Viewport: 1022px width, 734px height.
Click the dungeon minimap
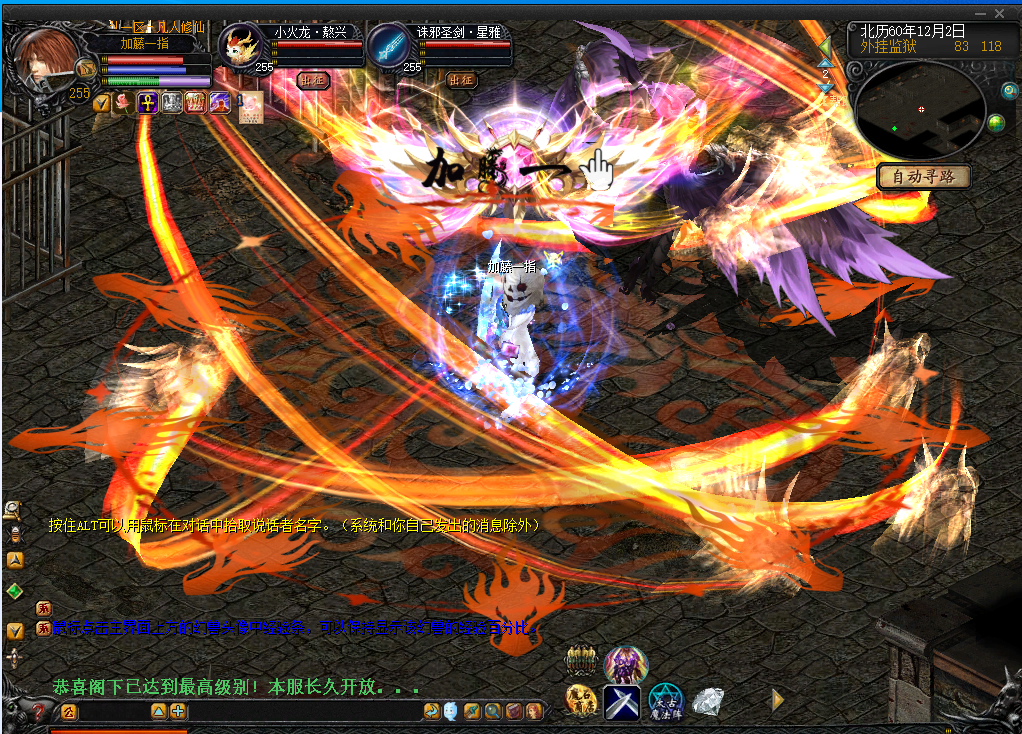(x=920, y=108)
